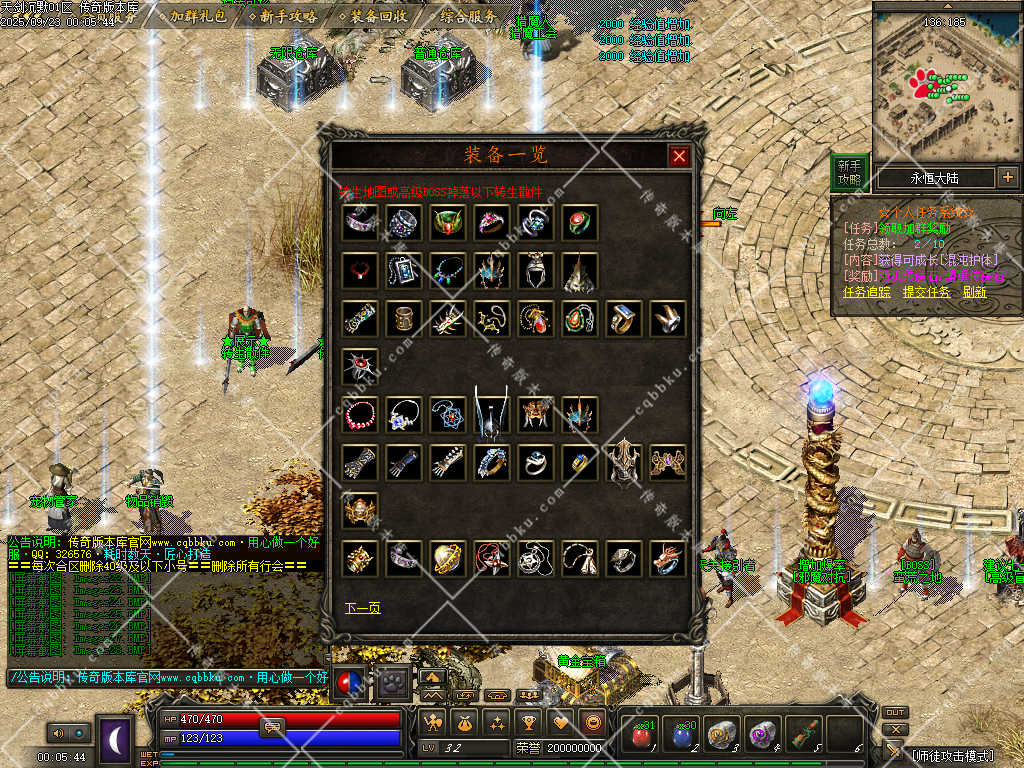The image size is (1024, 768).
Task: Close the 装备一览 equipment window
Action: tap(679, 156)
